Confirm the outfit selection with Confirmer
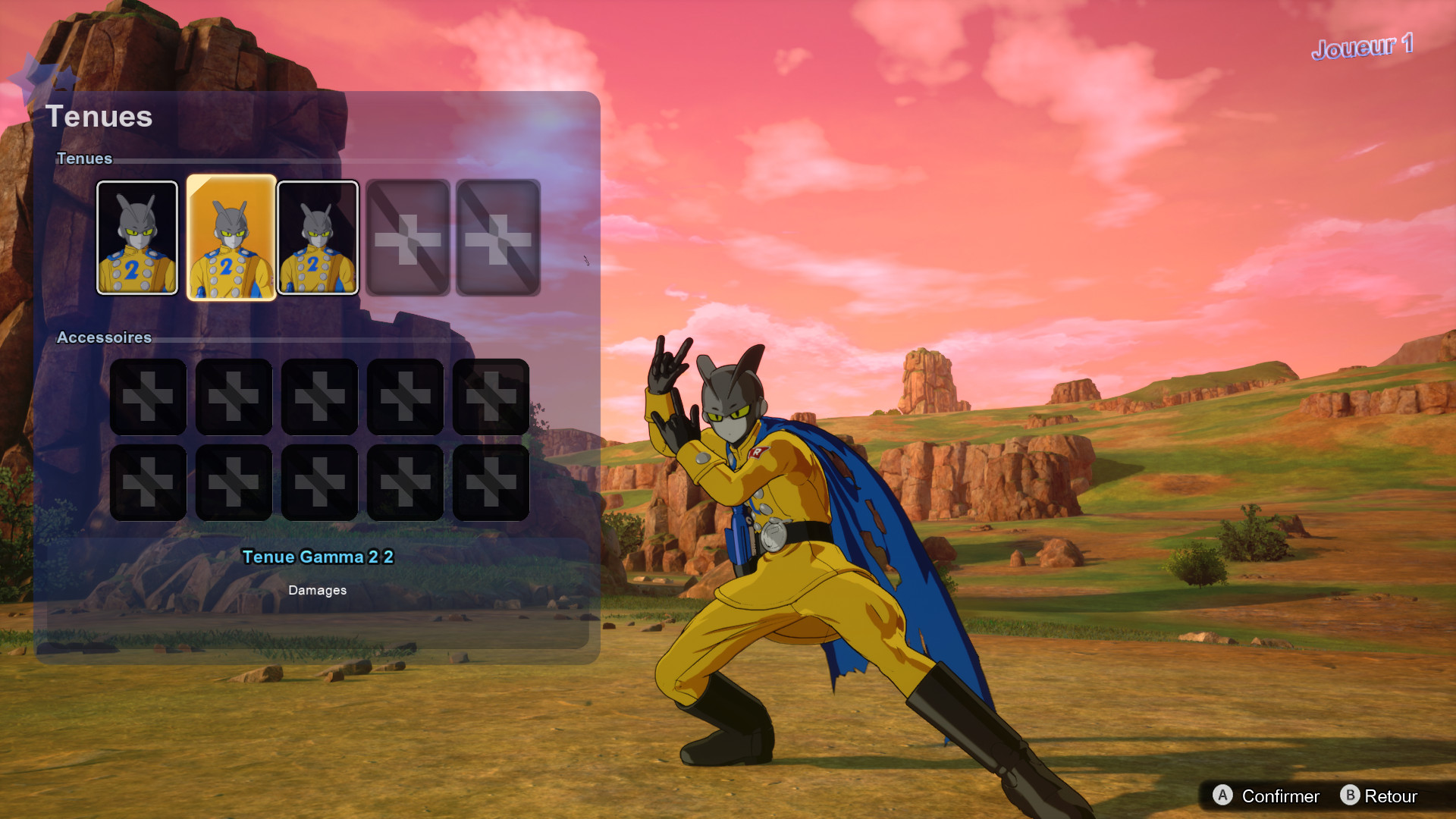 click(1266, 796)
